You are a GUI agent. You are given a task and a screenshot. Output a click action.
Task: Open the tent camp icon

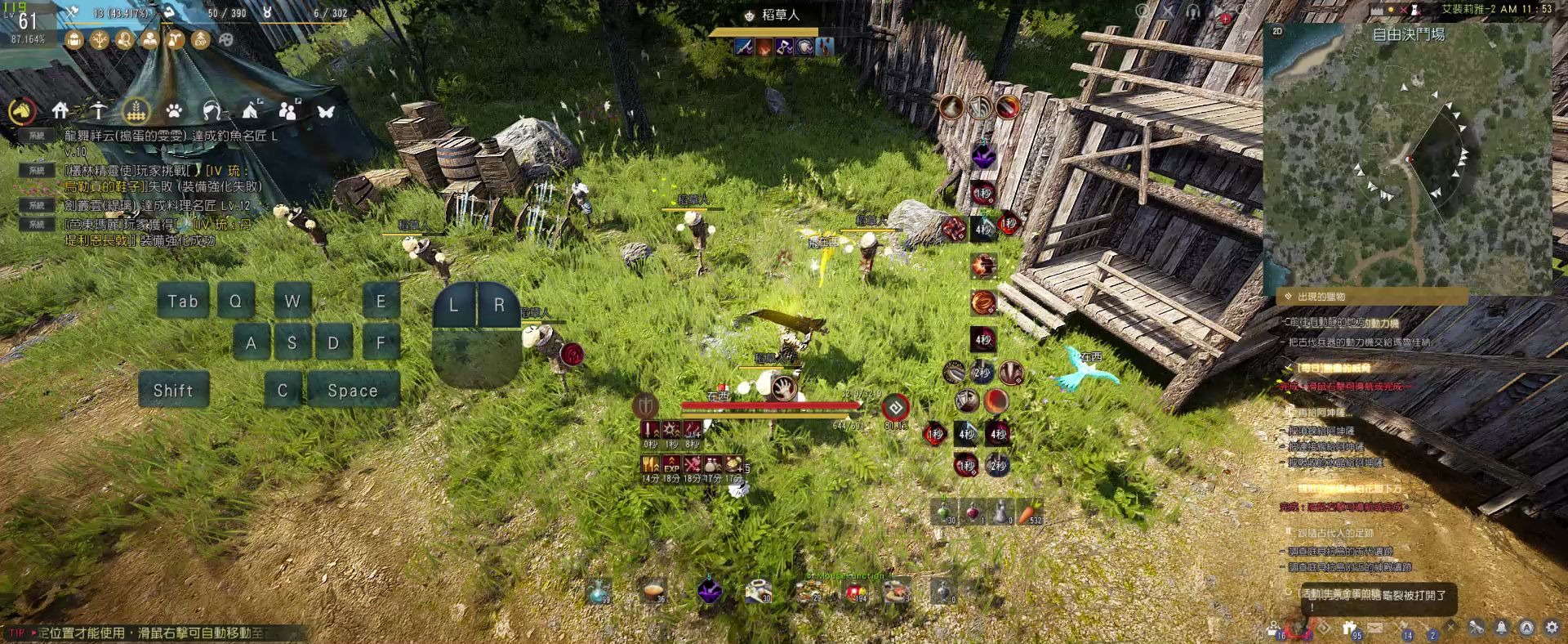[251, 110]
